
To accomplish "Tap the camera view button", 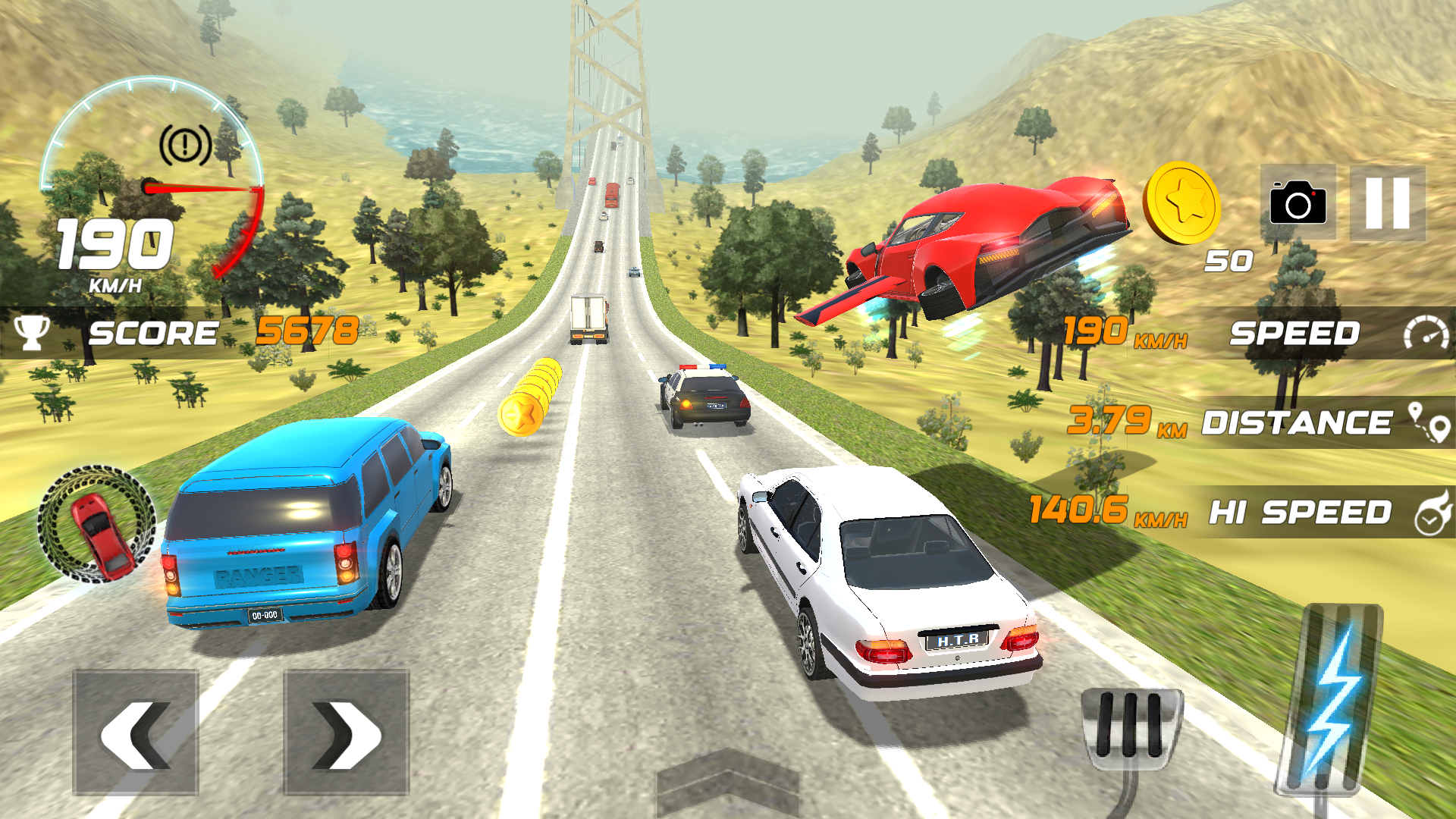I will [x=1298, y=202].
